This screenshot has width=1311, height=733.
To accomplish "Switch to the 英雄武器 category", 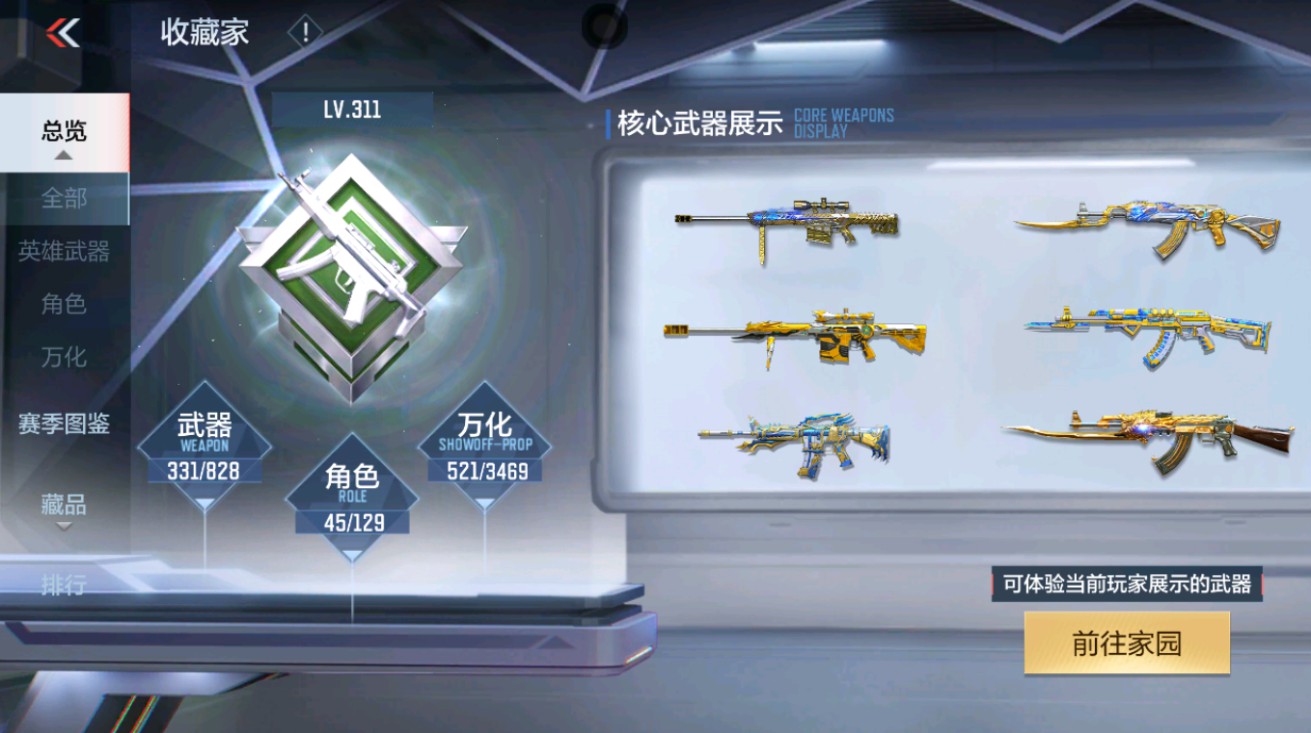I will pos(63,252).
